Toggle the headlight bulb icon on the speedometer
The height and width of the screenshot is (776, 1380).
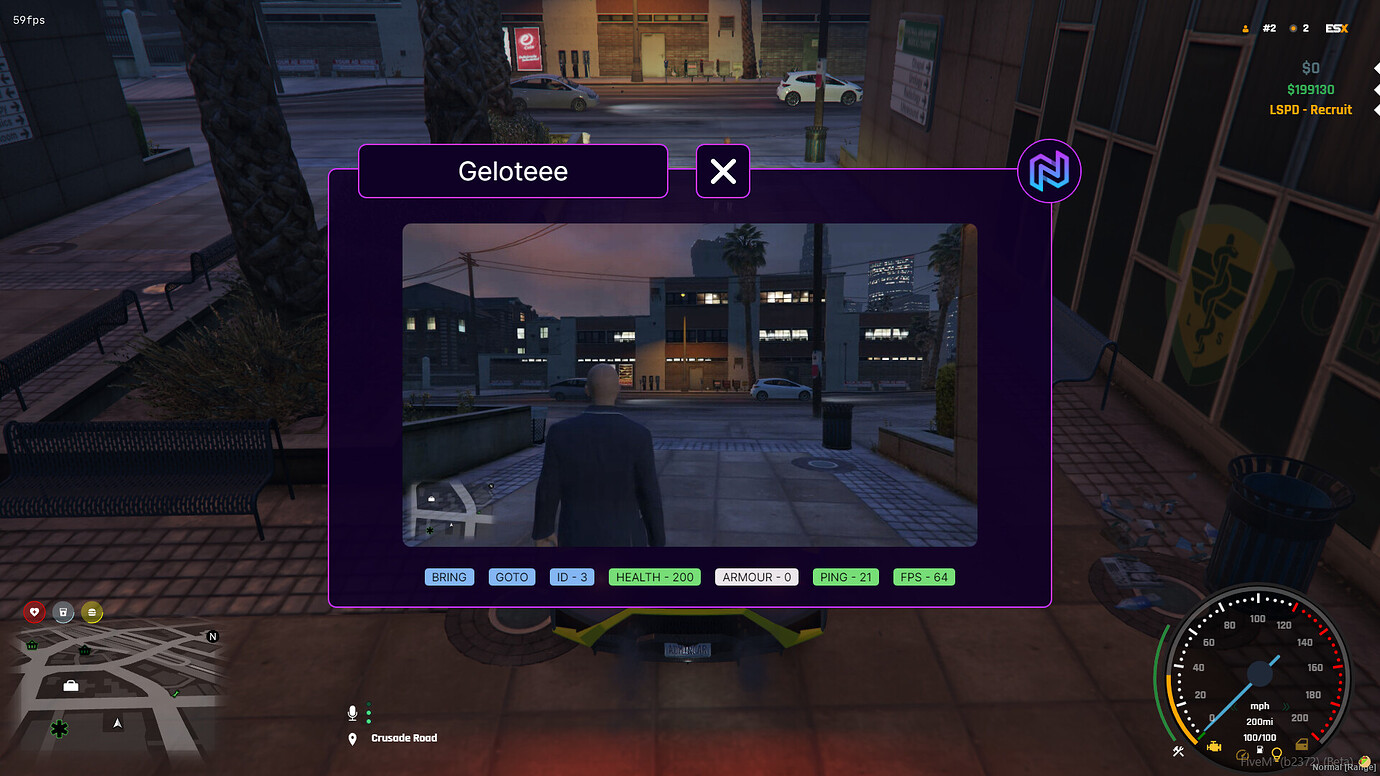(1277, 754)
